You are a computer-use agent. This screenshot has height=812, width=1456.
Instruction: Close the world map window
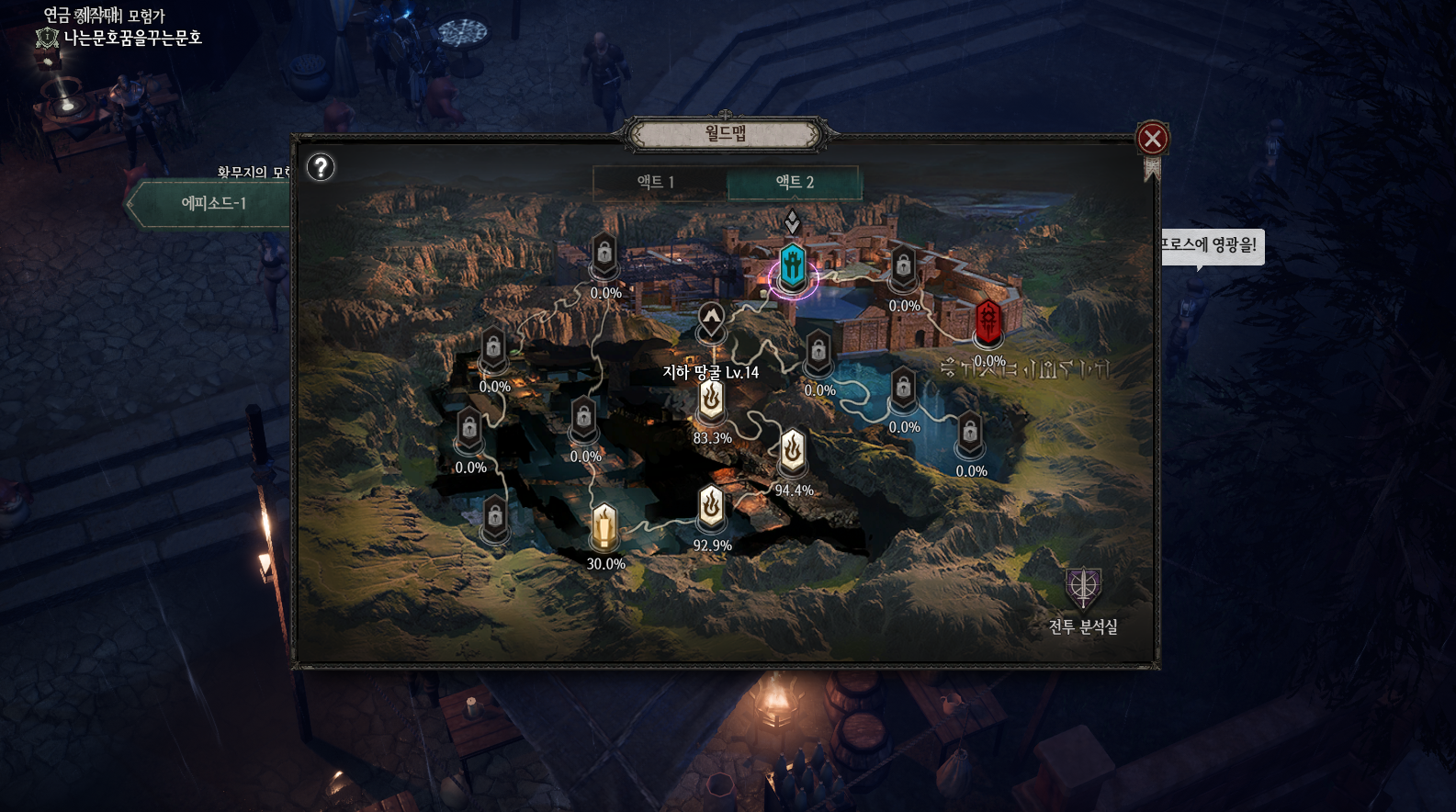click(x=1152, y=139)
